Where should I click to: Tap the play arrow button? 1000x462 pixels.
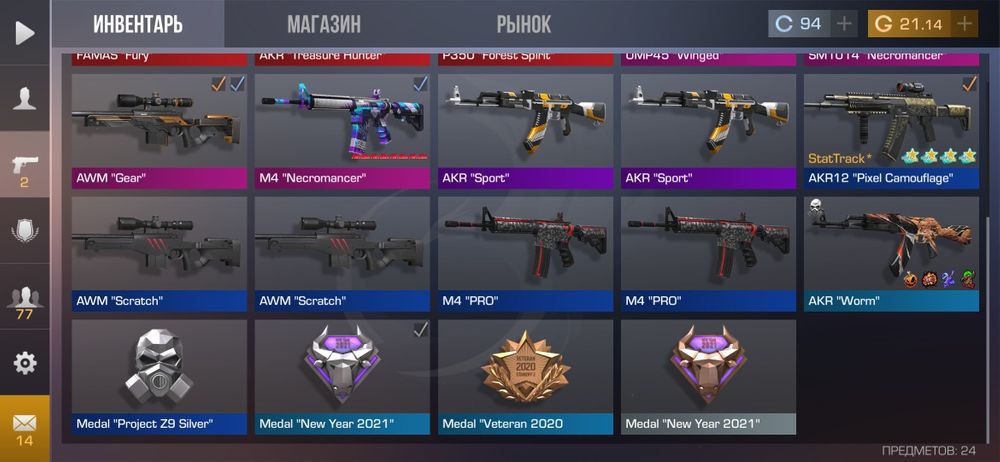click(x=24, y=32)
